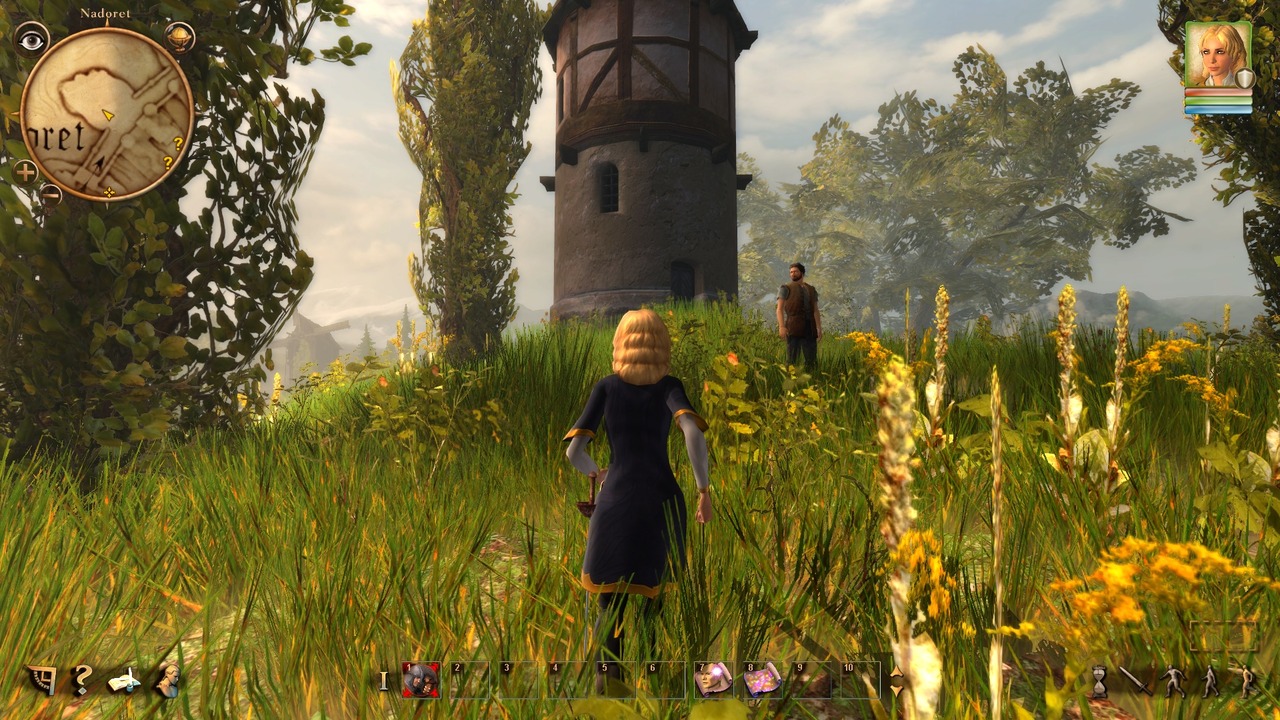Select the blonde heroine portrait
The image size is (1280, 720).
point(1217,55)
